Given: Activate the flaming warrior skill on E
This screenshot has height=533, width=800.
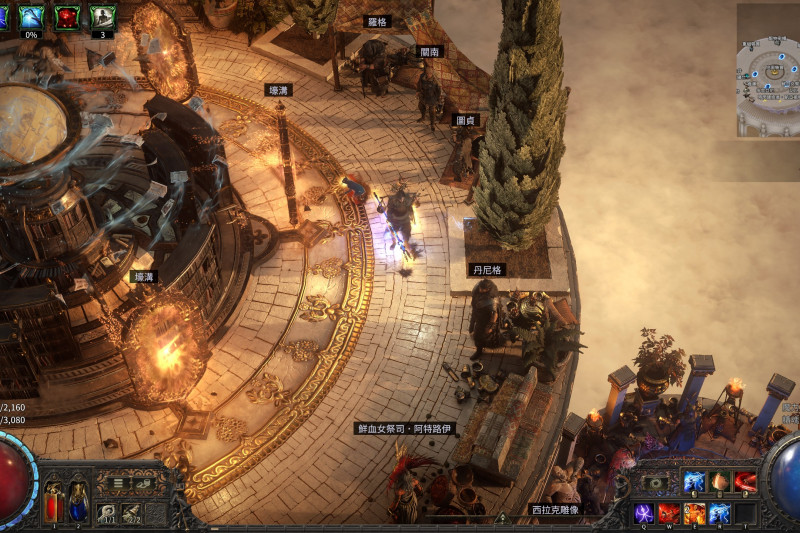Looking at the screenshot, I should point(694,513).
